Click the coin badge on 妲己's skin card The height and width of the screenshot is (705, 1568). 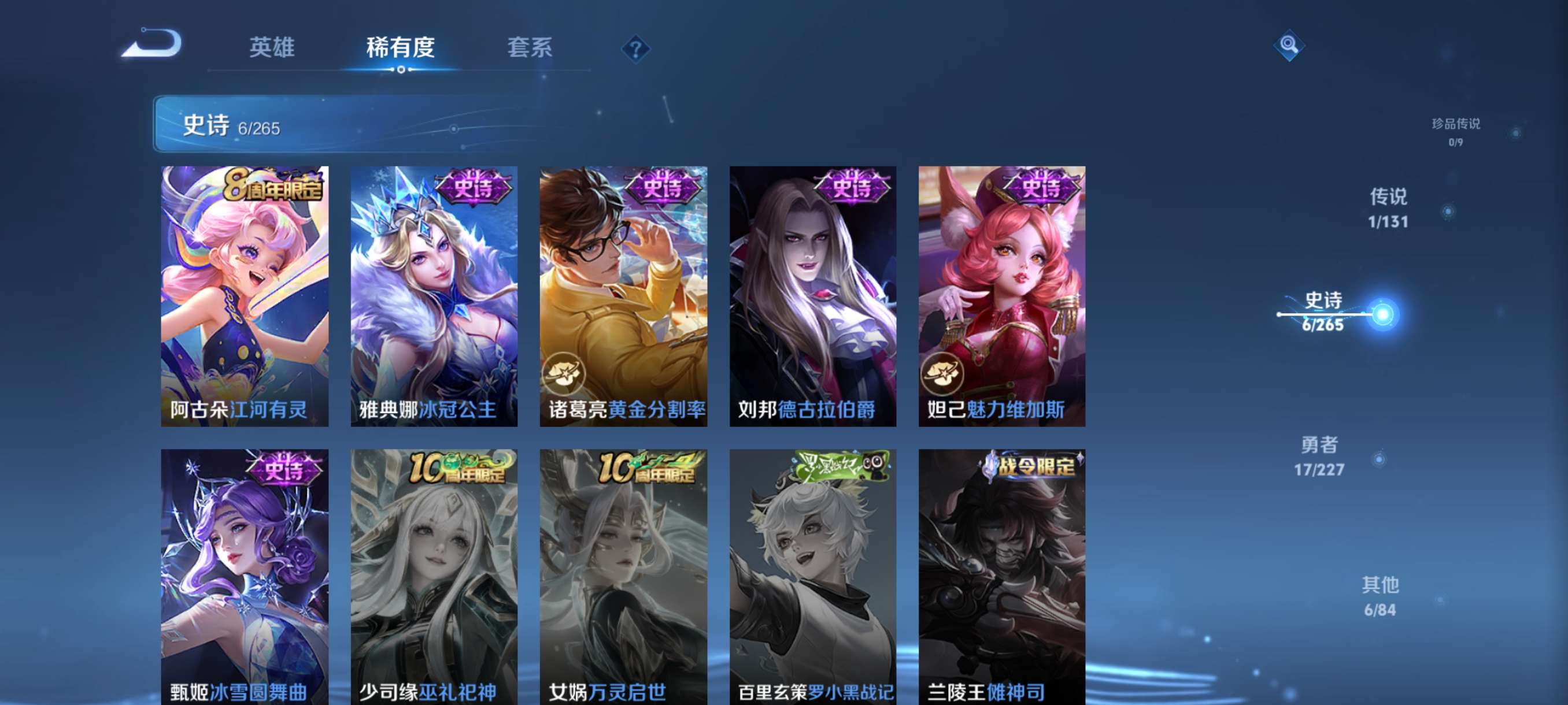click(x=945, y=374)
